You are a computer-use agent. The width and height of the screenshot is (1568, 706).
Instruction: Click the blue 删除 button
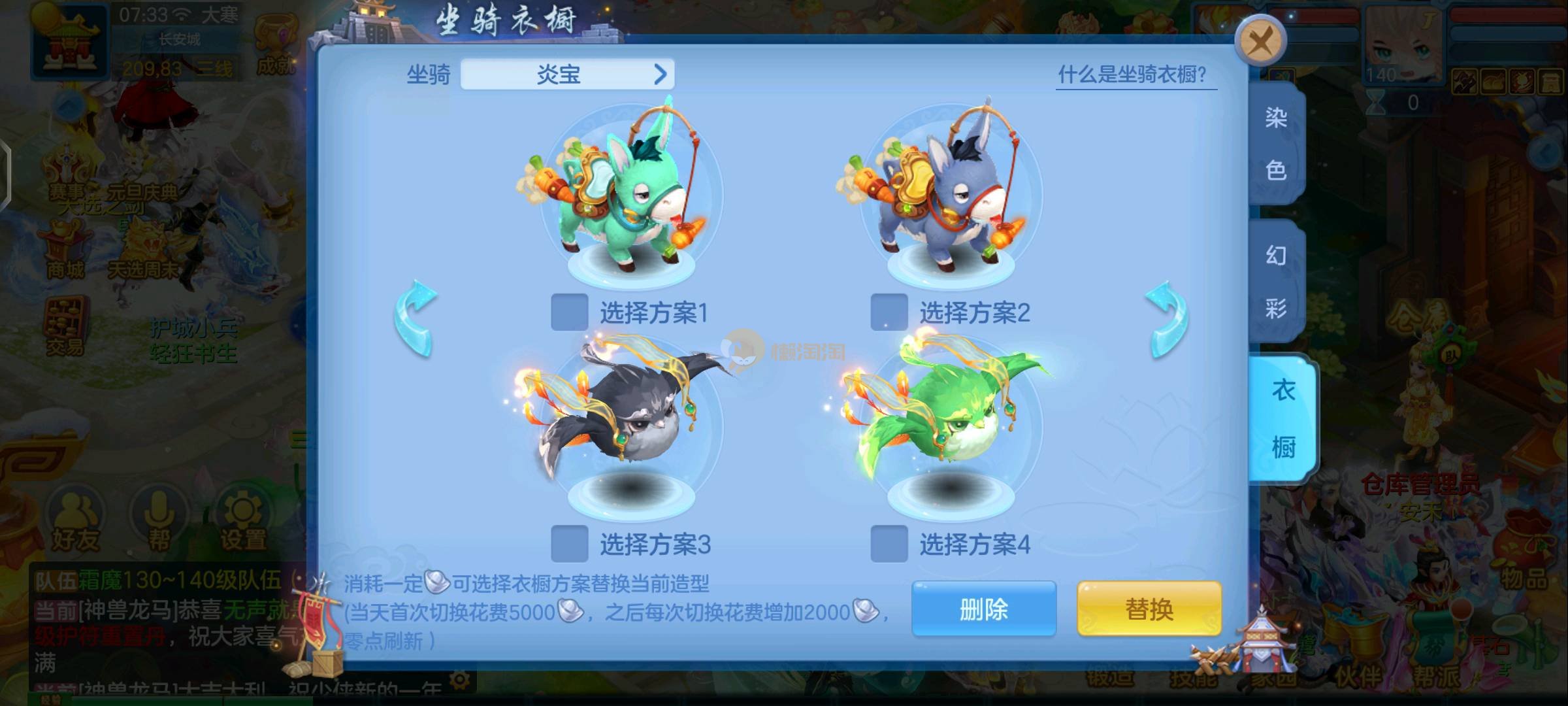[983, 609]
